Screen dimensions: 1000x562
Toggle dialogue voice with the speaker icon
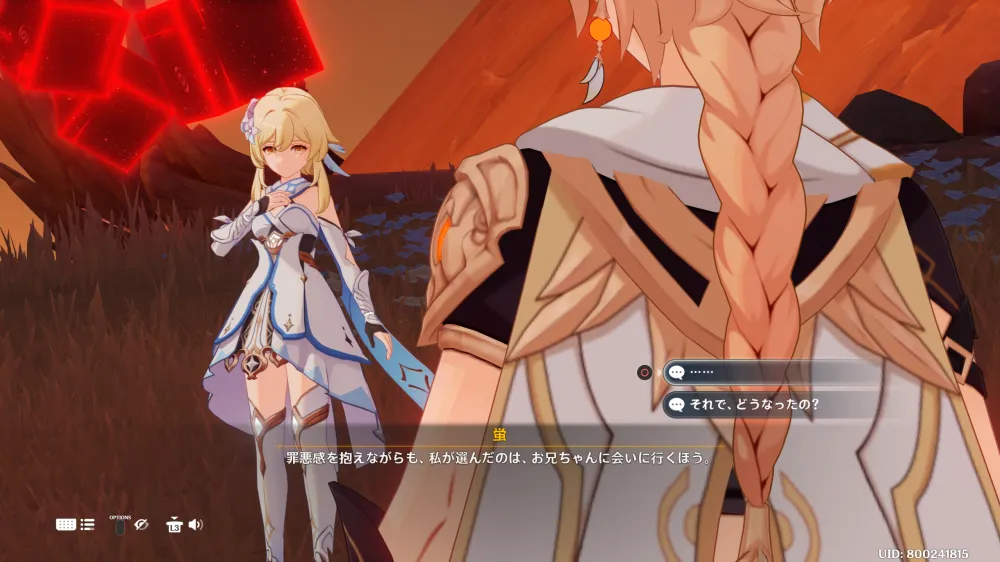[195, 524]
